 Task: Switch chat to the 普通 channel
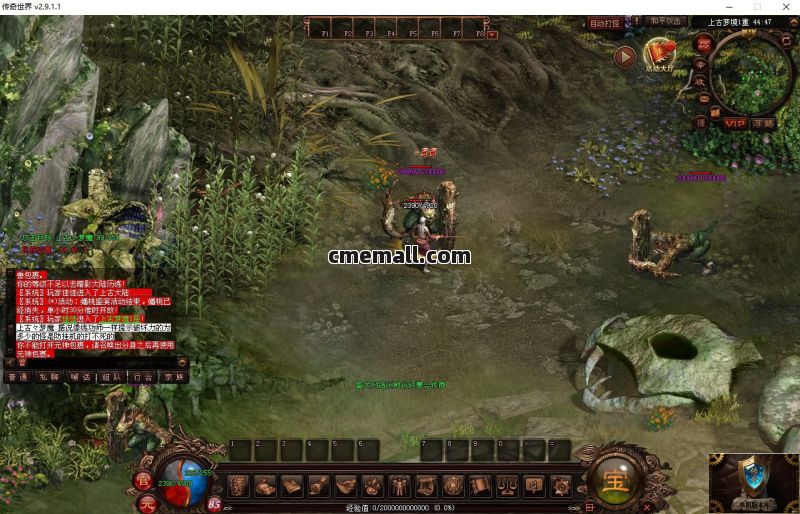(17, 377)
